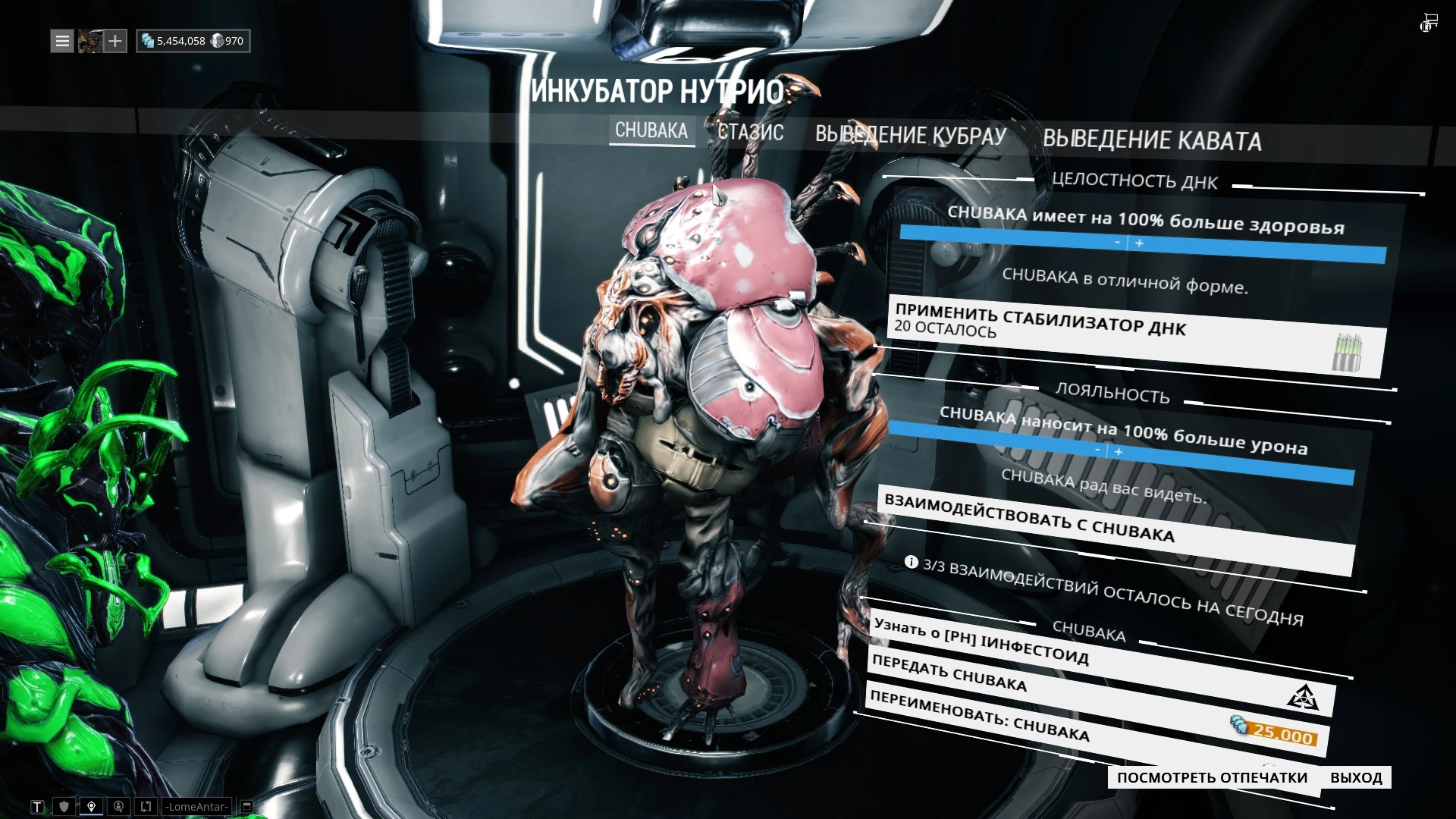1456x819 pixels.
Task: Open the hamburger main menu
Action: coord(62,41)
